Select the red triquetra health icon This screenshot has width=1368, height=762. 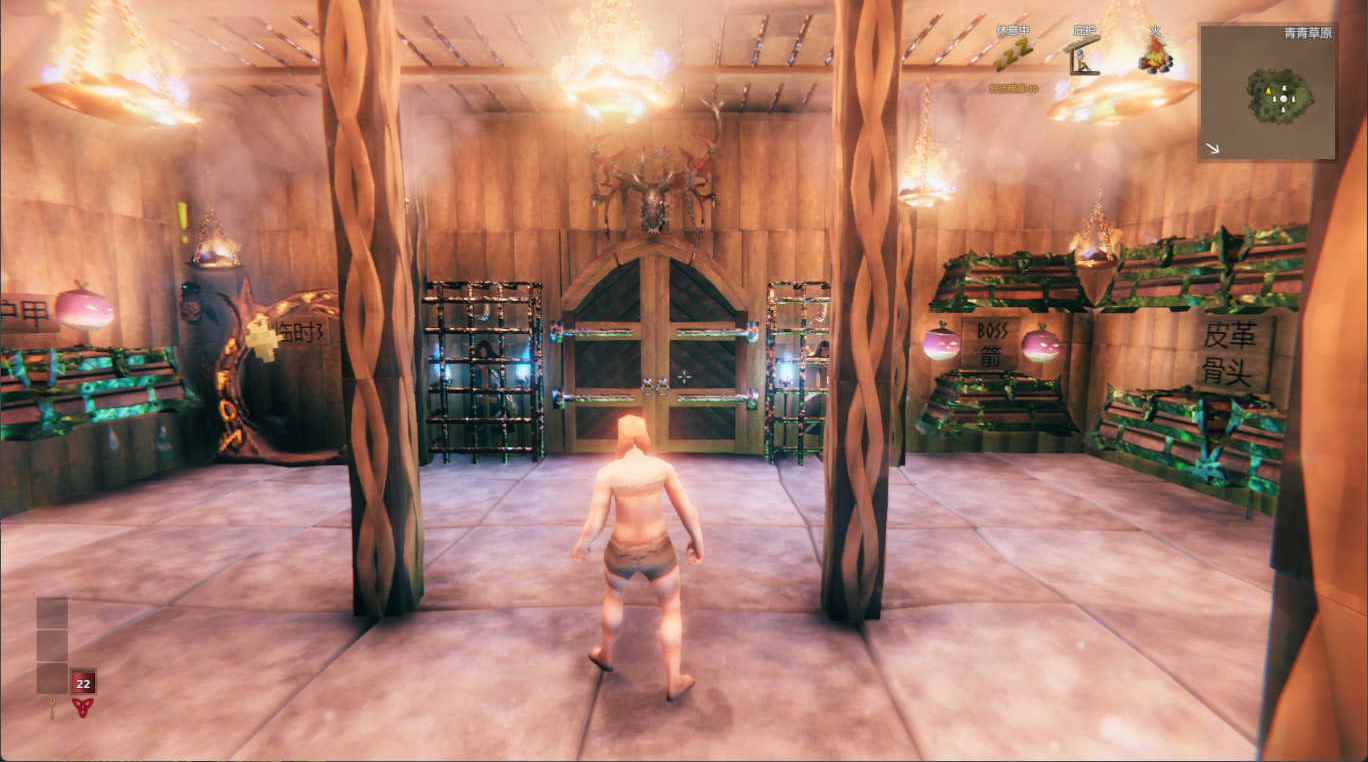pos(83,708)
